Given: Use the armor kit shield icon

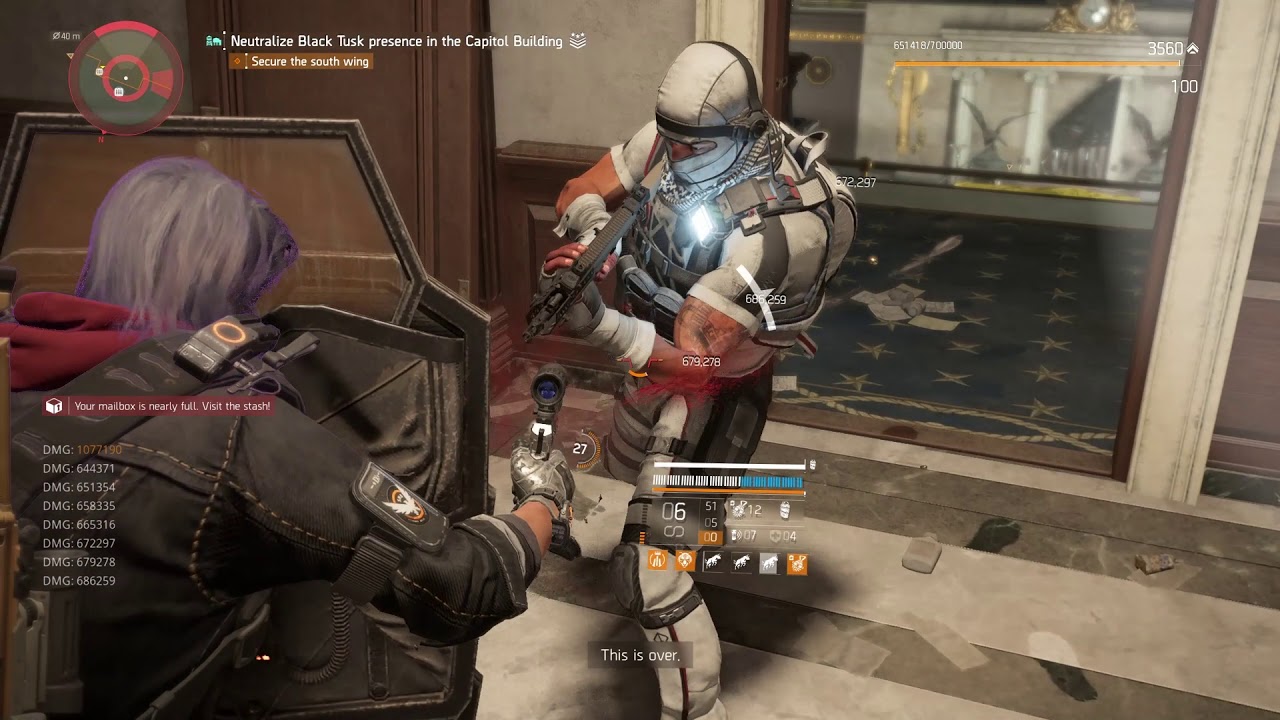Looking at the screenshot, I should [775, 537].
